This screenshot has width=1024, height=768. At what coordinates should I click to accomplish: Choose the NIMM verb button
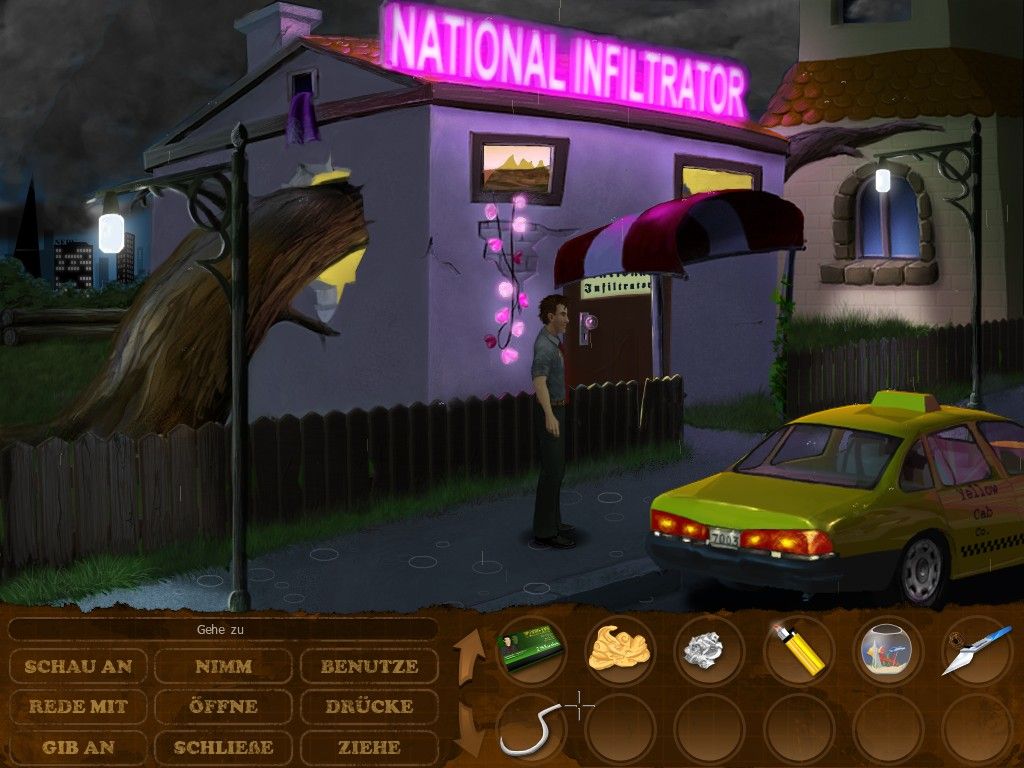pos(223,666)
